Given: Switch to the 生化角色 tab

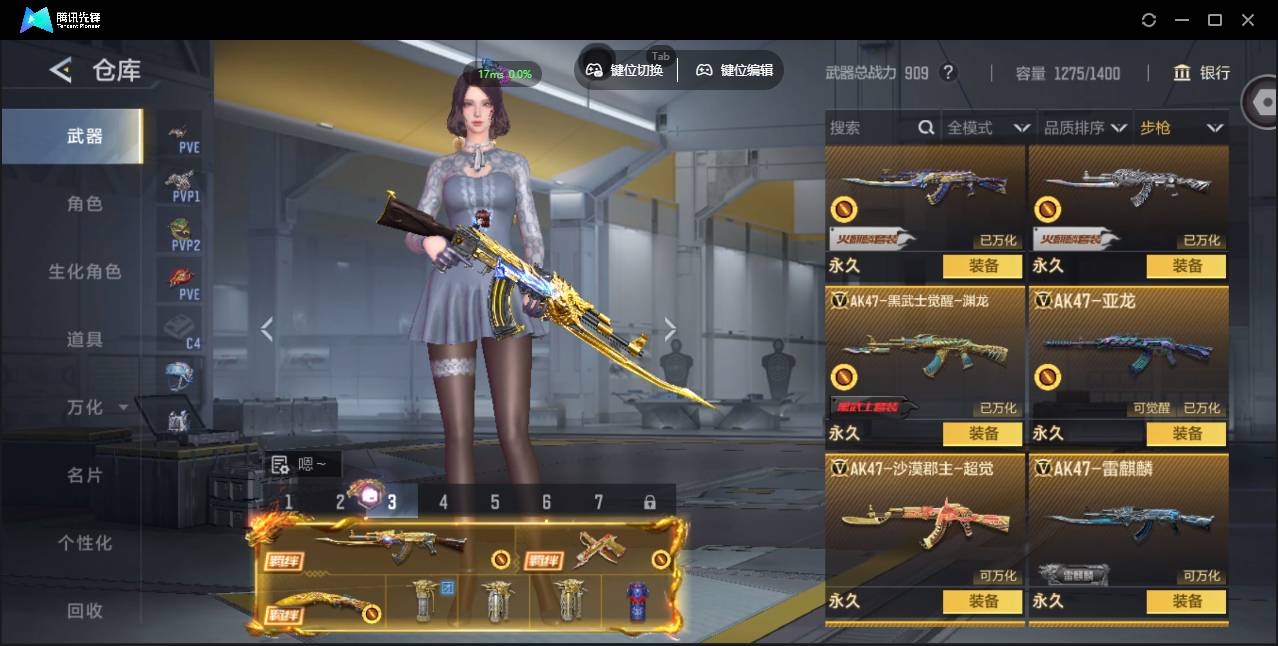Looking at the screenshot, I should [84, 272].
